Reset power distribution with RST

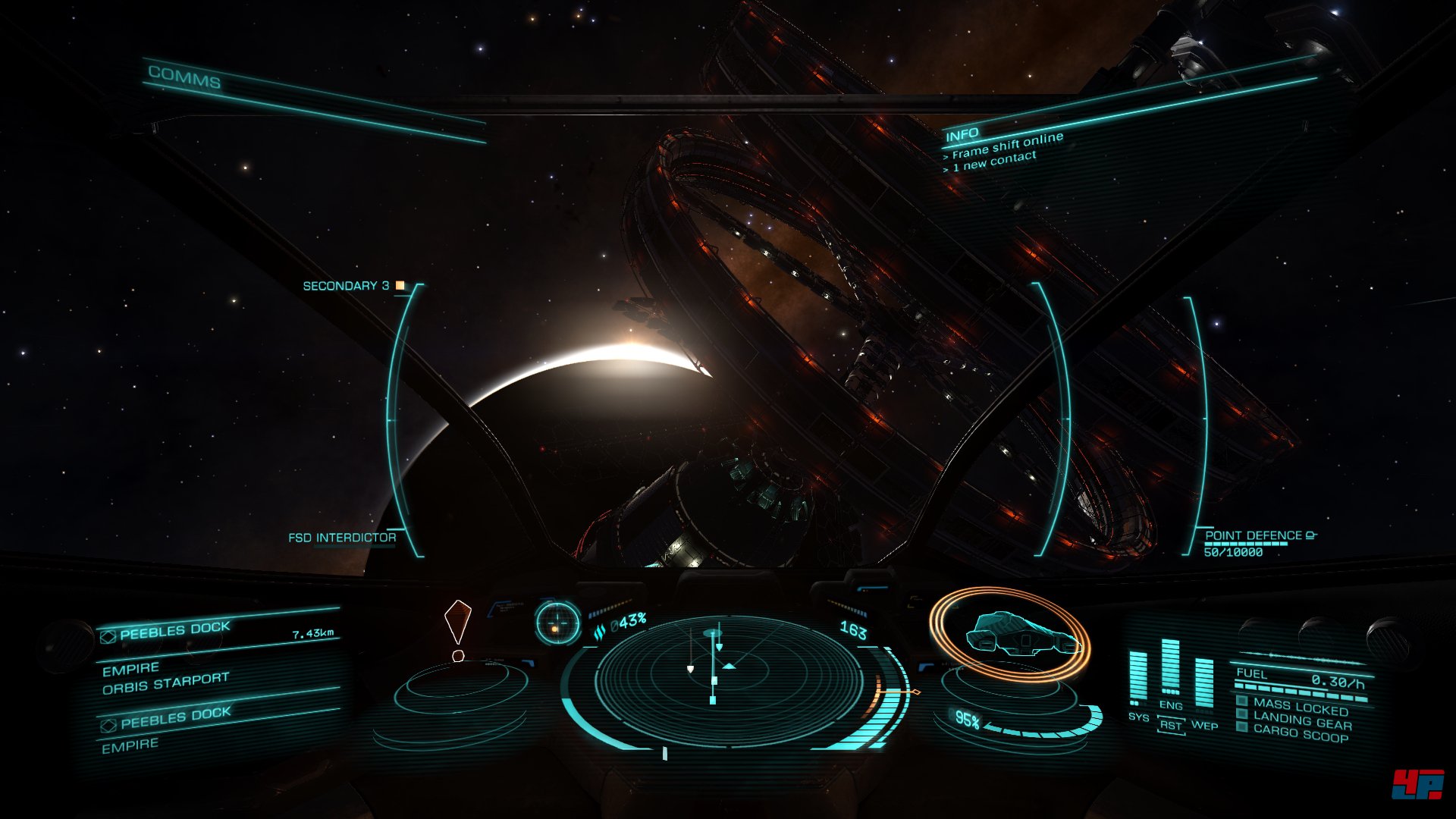[x=1170, y=726]
